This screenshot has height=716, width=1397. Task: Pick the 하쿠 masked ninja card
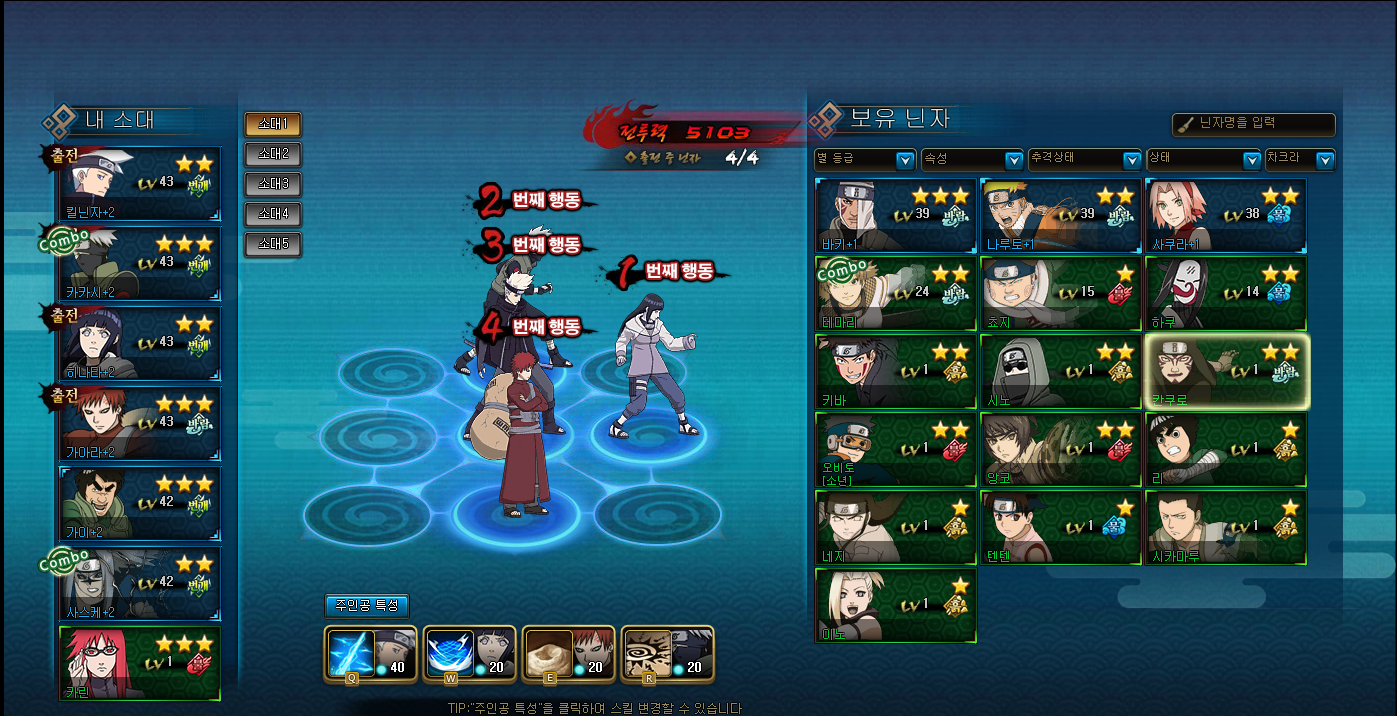pyautogui.click(x=1225, y=294)
